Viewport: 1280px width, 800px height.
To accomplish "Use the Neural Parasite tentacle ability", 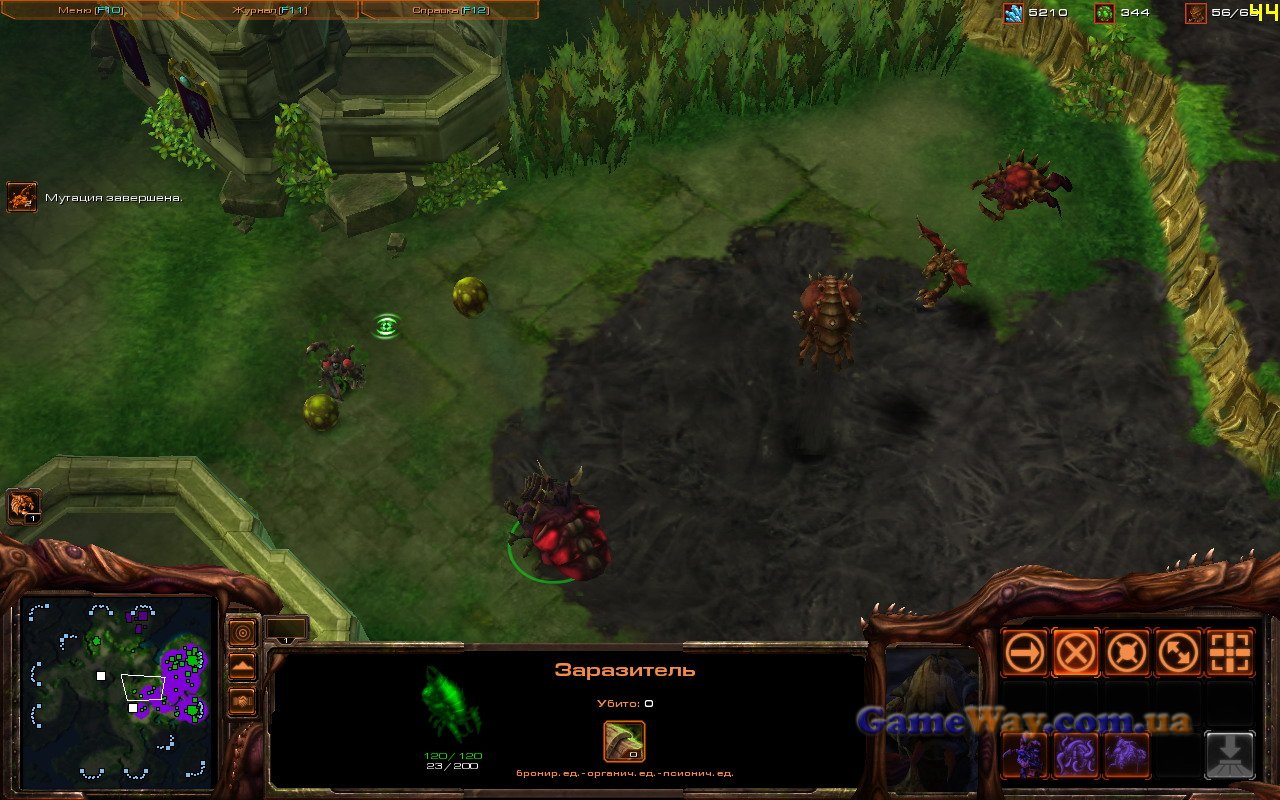I will pos(1076,754).
